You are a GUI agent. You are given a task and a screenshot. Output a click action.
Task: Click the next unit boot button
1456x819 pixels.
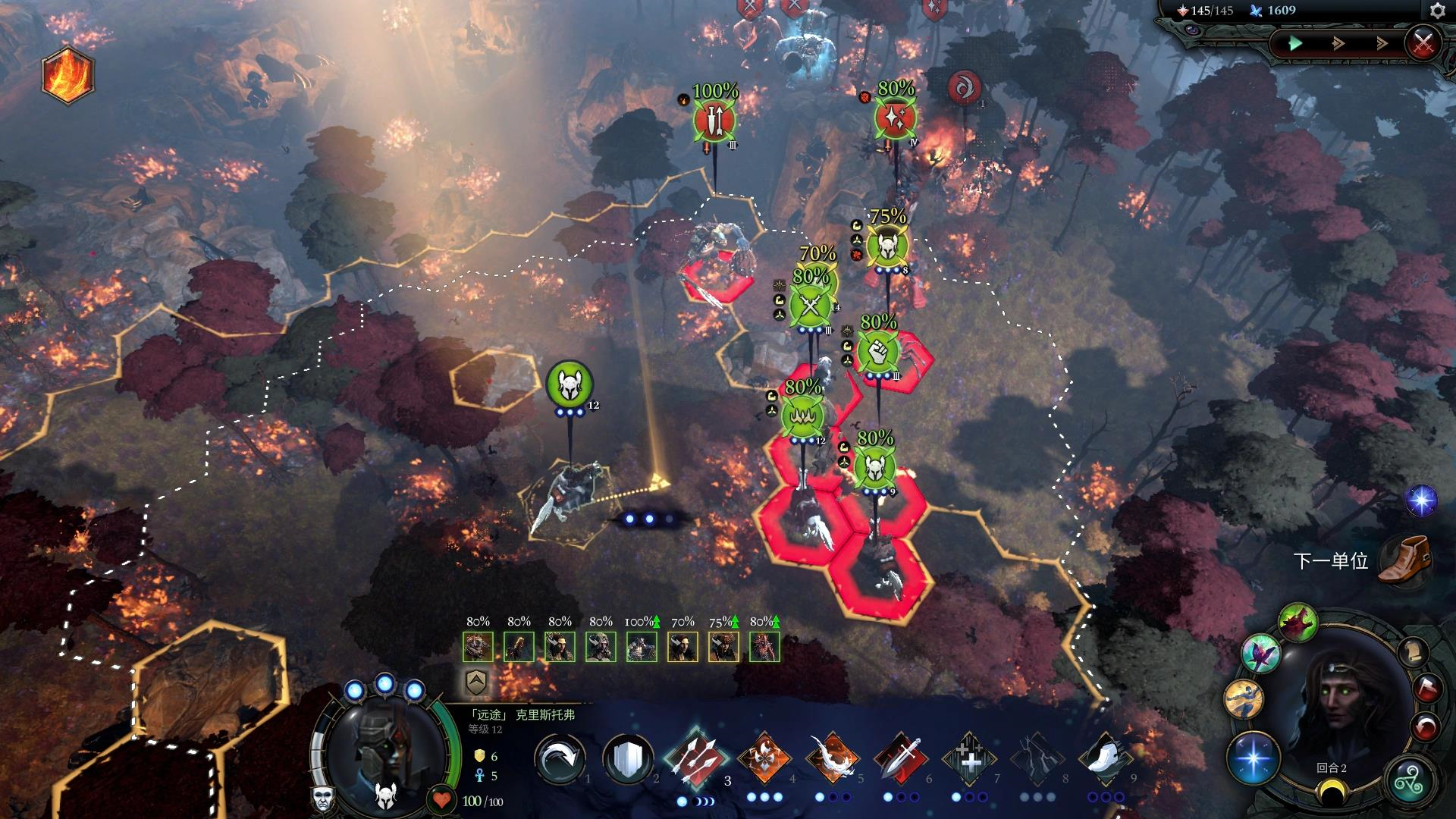(1402, 560)
